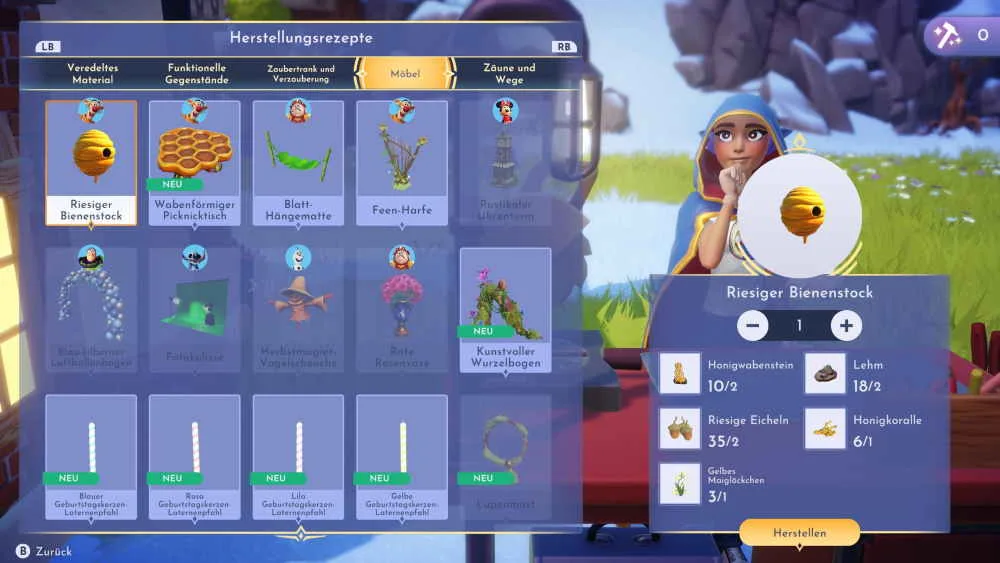Choose the Möbel tab
Screen dimensions: 1000x563
405,73
